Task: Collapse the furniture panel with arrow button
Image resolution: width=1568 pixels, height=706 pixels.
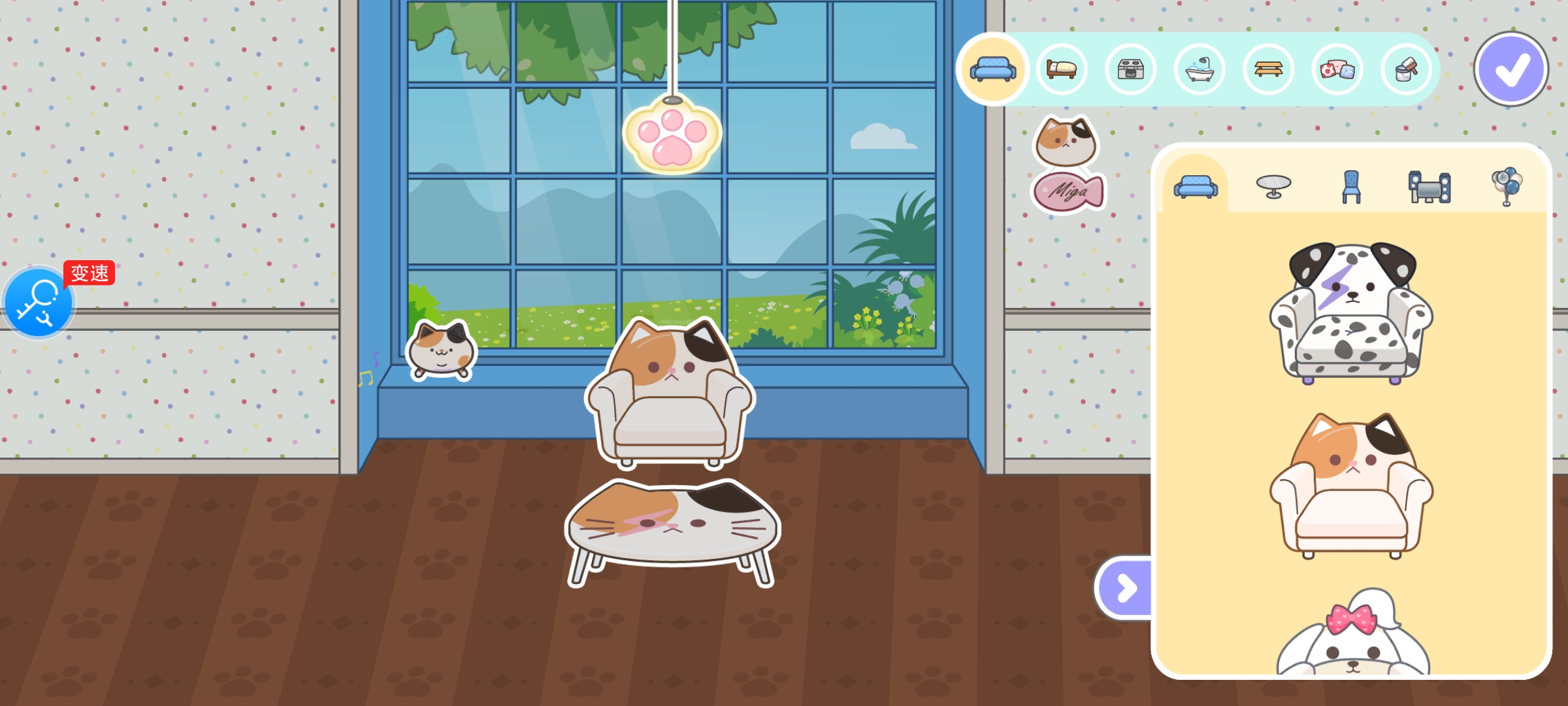Action: [1125, 588]
